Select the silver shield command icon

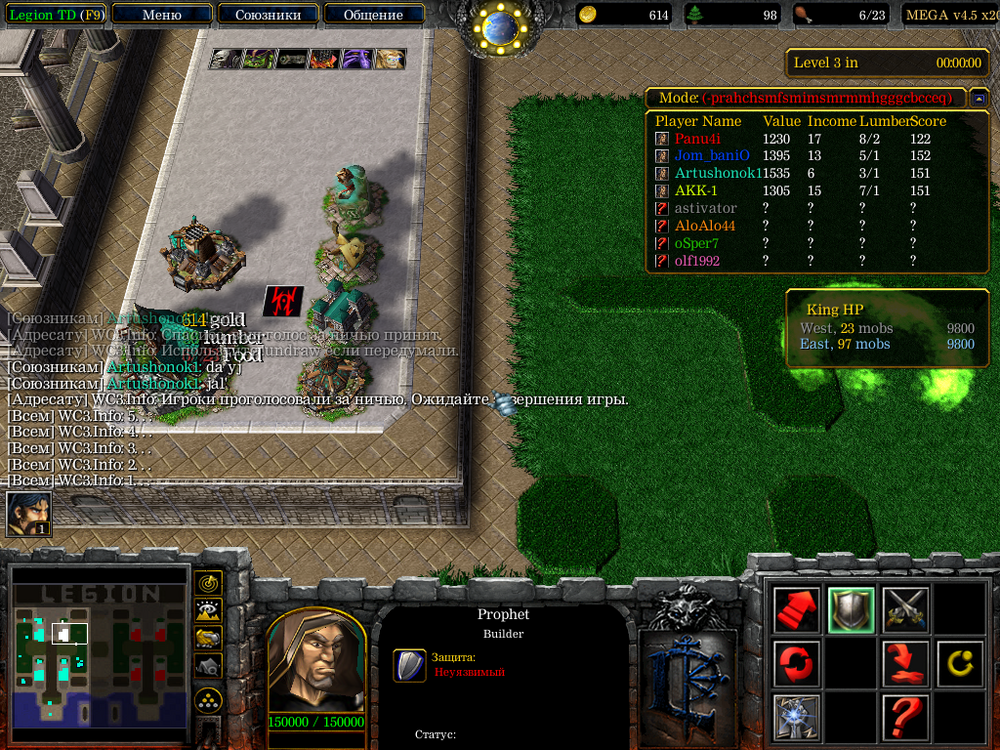tap(851, 609)
